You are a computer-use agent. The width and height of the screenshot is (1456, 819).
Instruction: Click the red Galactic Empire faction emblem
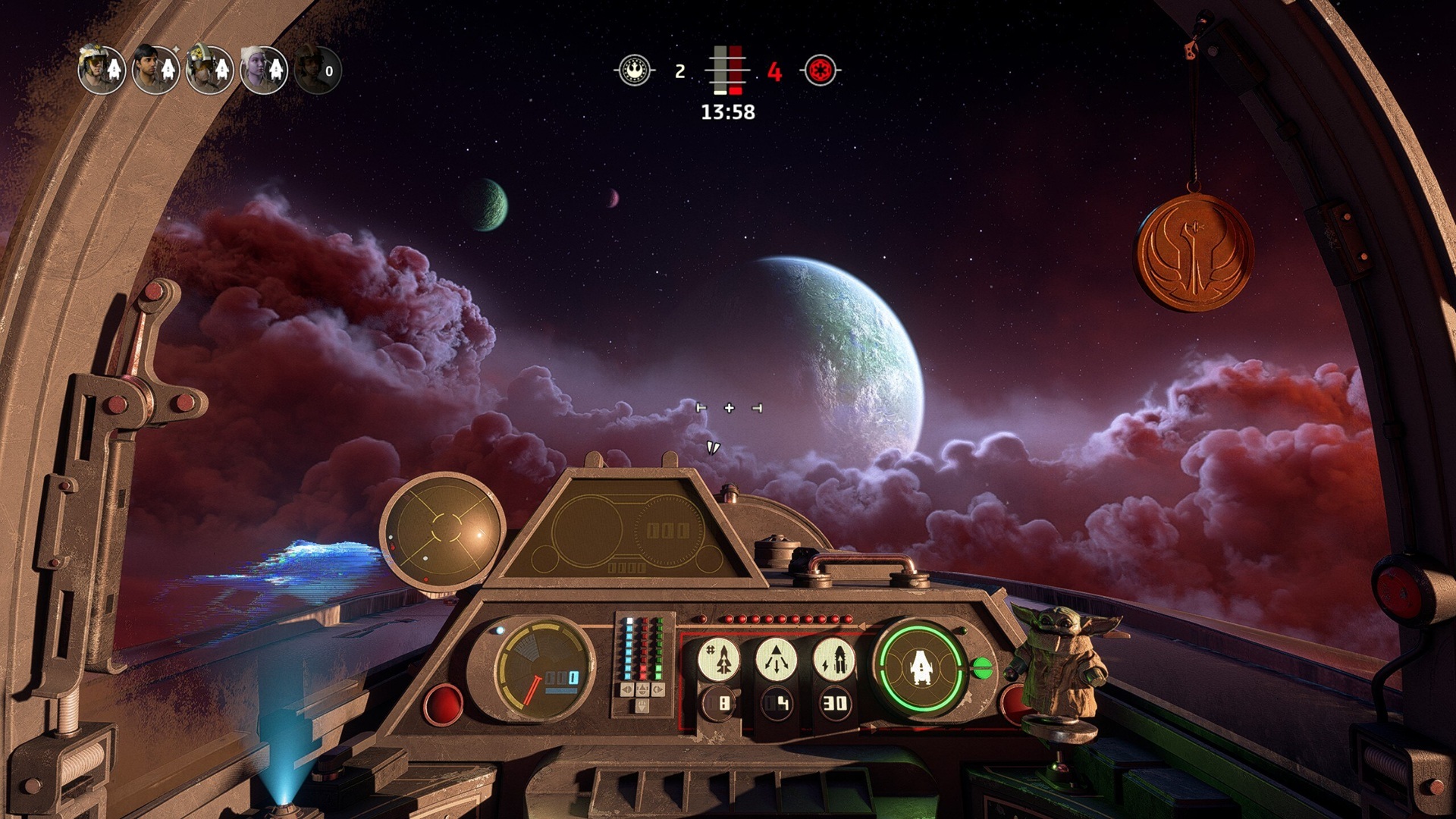point(820,71)
